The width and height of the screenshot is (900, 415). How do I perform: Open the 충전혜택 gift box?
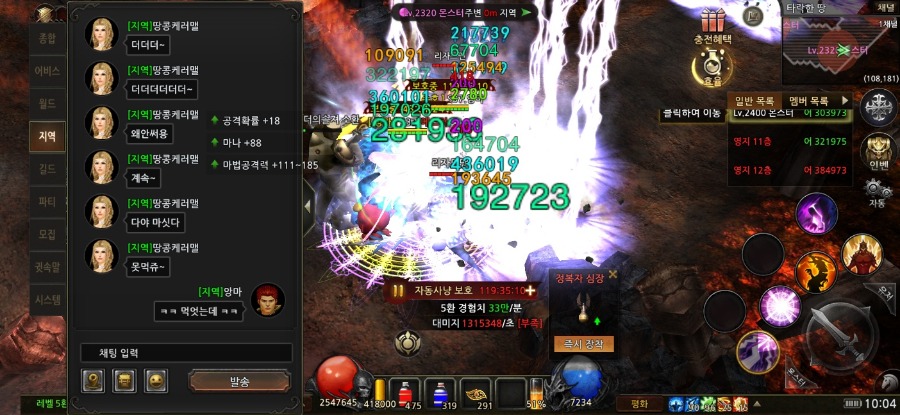click(713, 22)
